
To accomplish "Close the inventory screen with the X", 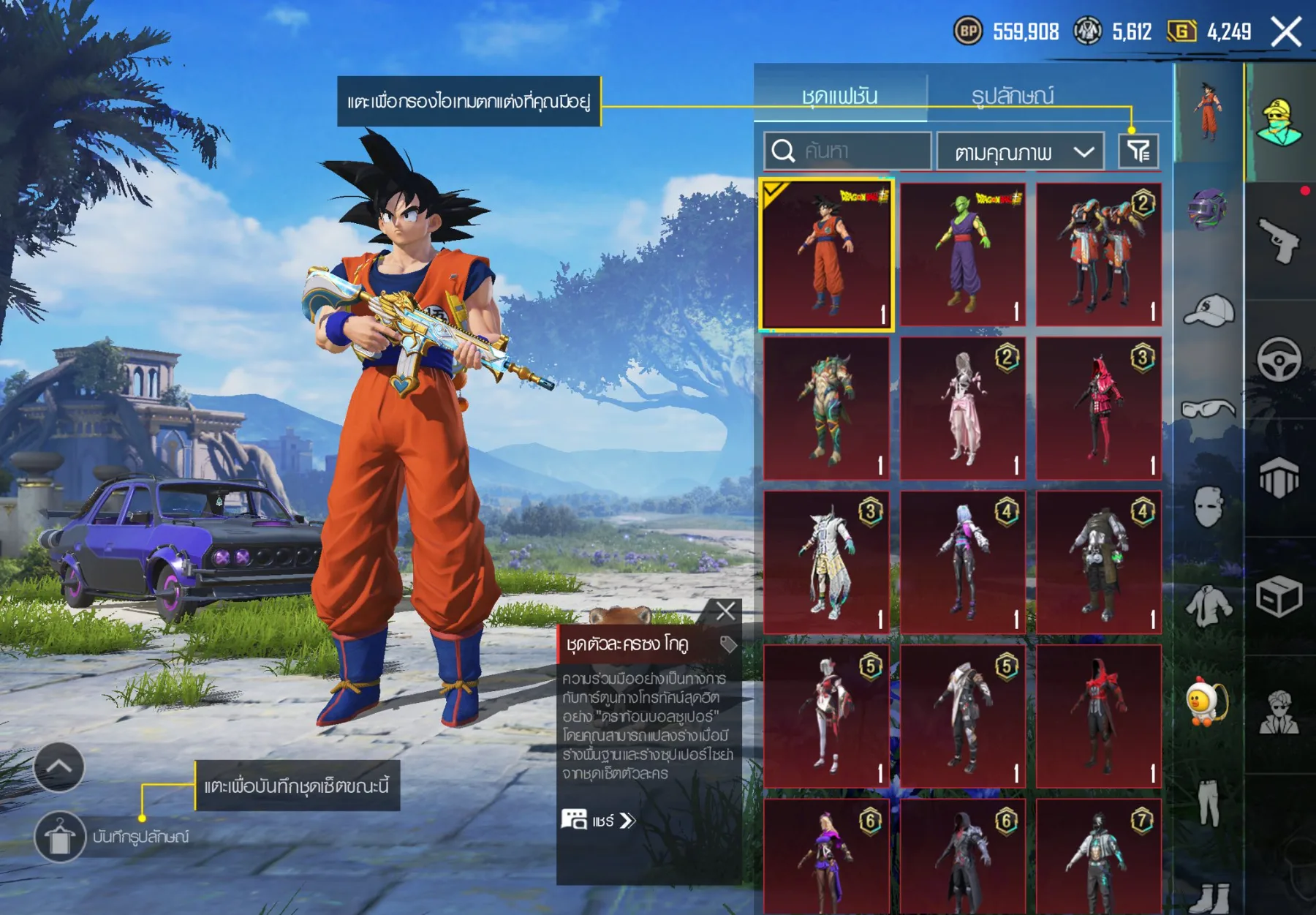I will (1286, 32).
